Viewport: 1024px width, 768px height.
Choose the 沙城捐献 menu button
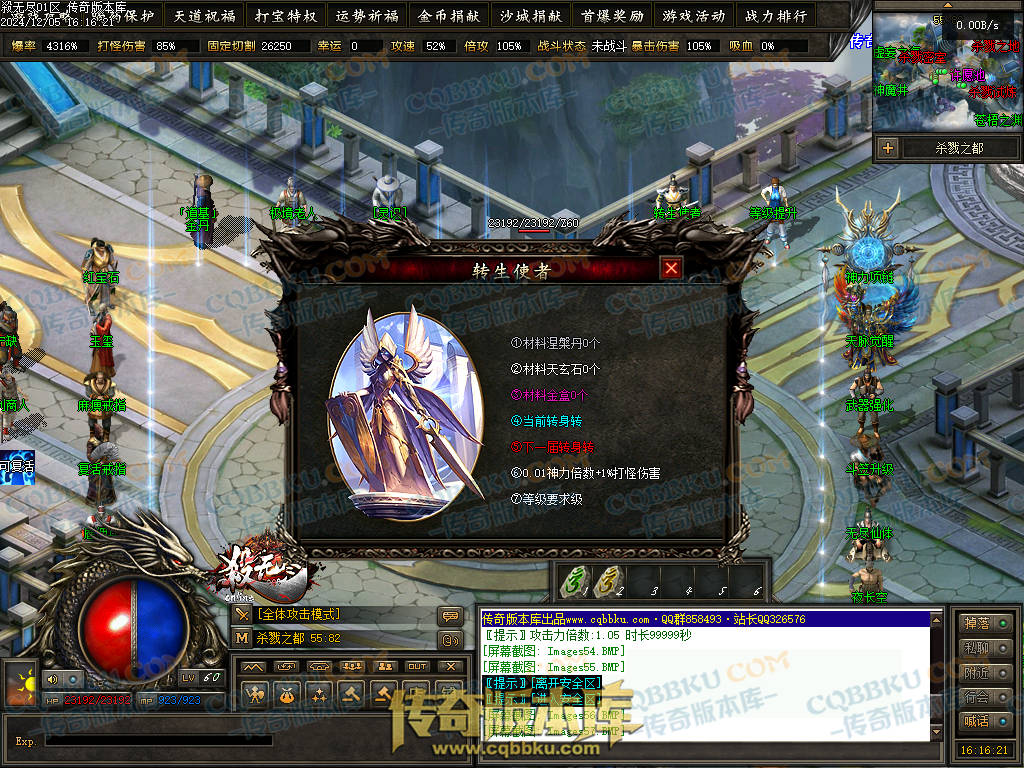[530, 16]
